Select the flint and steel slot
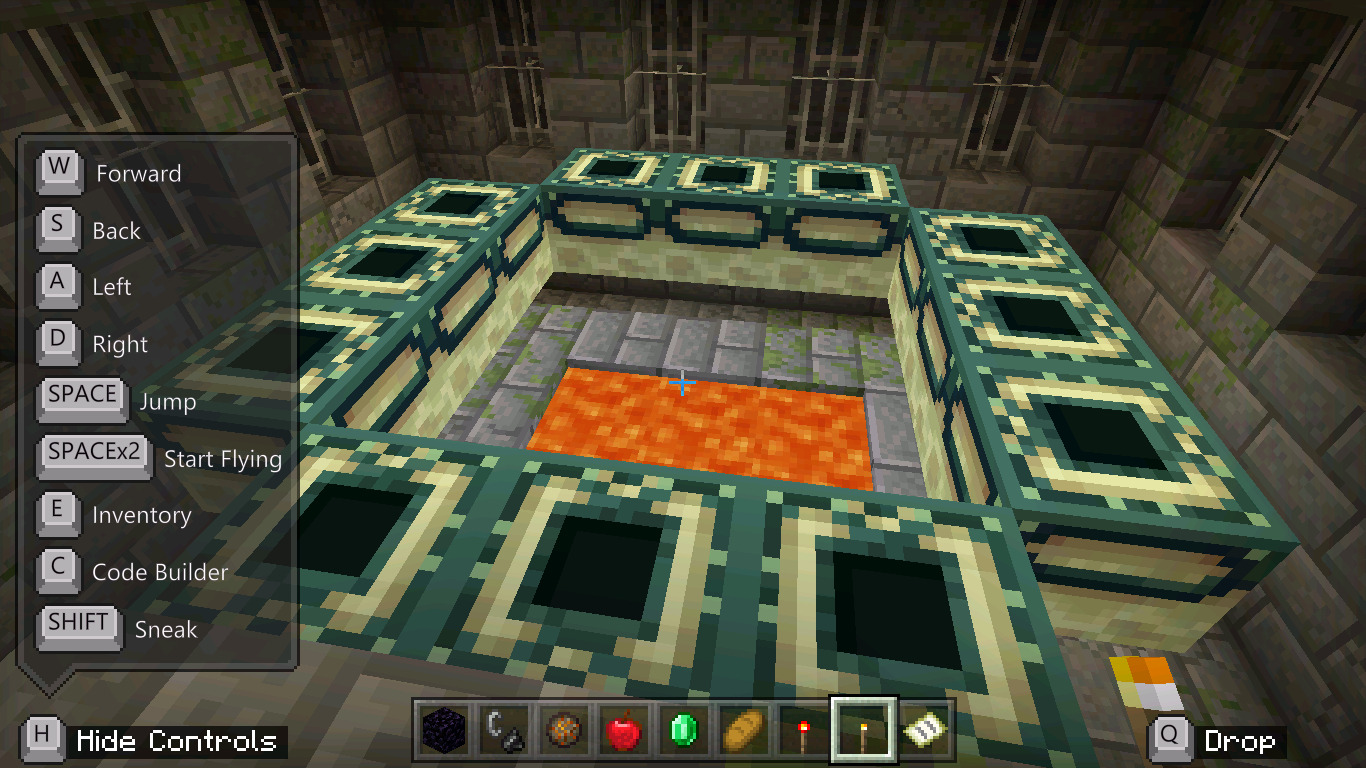The image size is (1366, 768). coord(501,731)
